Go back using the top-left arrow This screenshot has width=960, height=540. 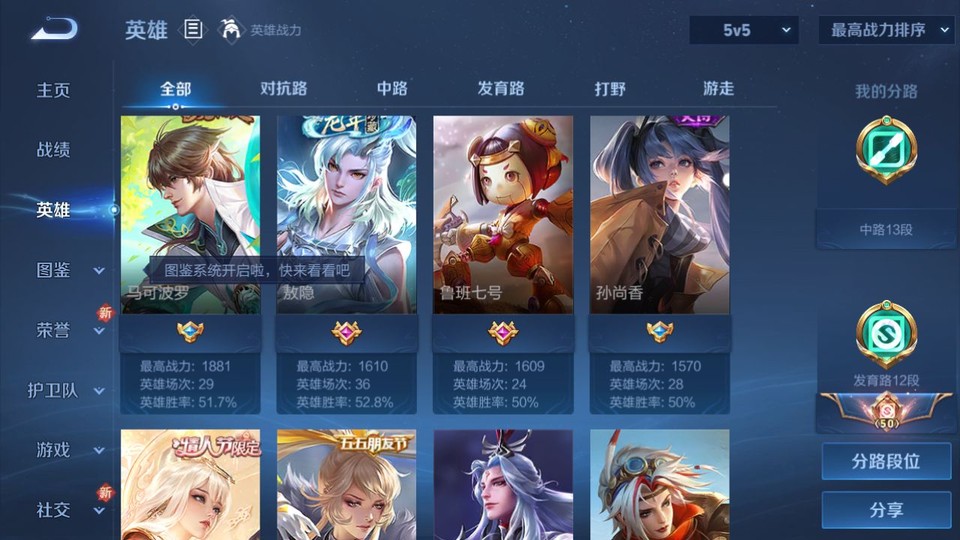54,29
